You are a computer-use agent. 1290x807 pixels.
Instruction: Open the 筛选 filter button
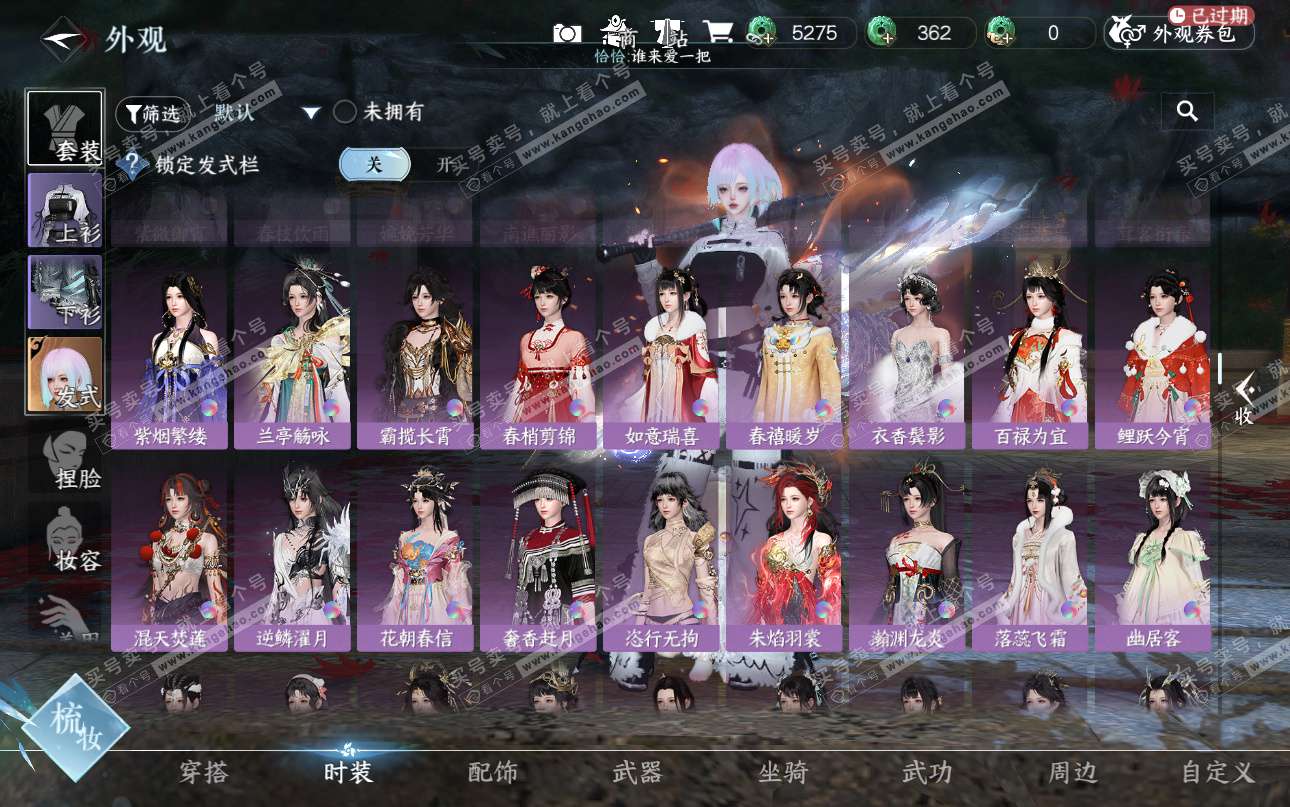pyautogui.click(x=152, y=113)
